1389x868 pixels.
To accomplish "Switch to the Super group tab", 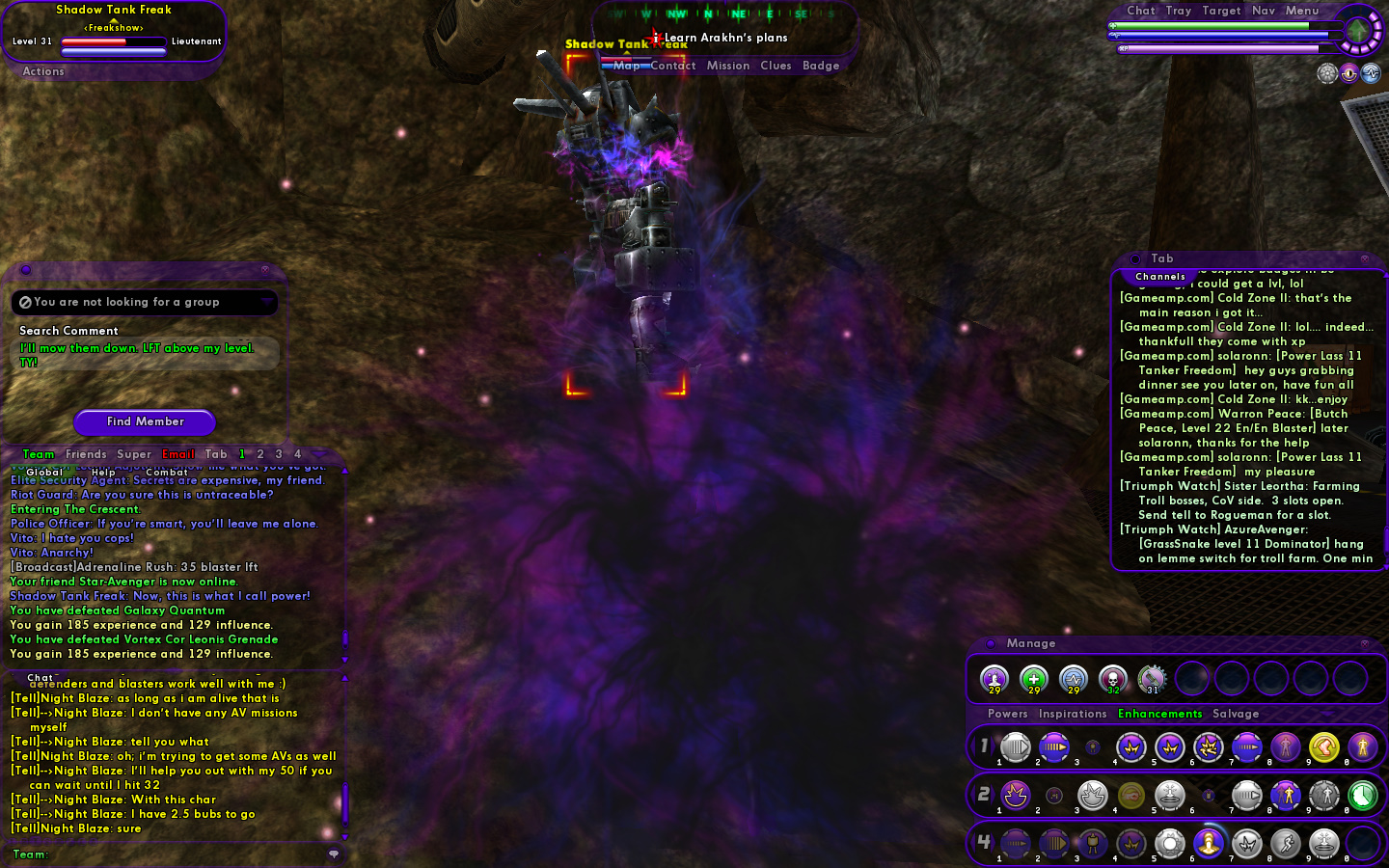I will pos(134,454).
